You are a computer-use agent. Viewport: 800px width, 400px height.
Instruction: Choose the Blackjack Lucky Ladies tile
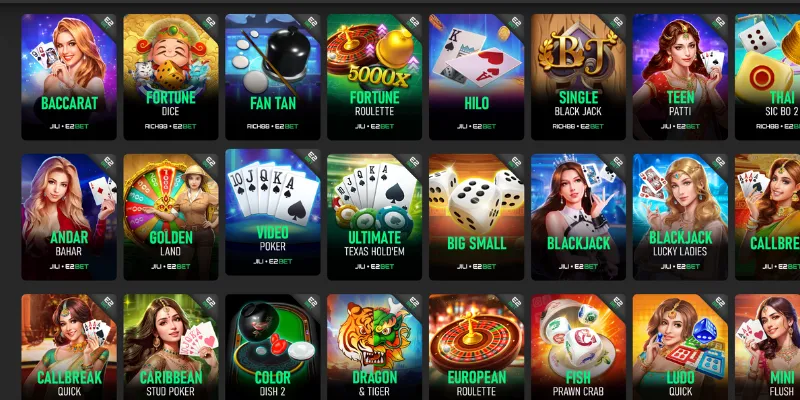680,213
